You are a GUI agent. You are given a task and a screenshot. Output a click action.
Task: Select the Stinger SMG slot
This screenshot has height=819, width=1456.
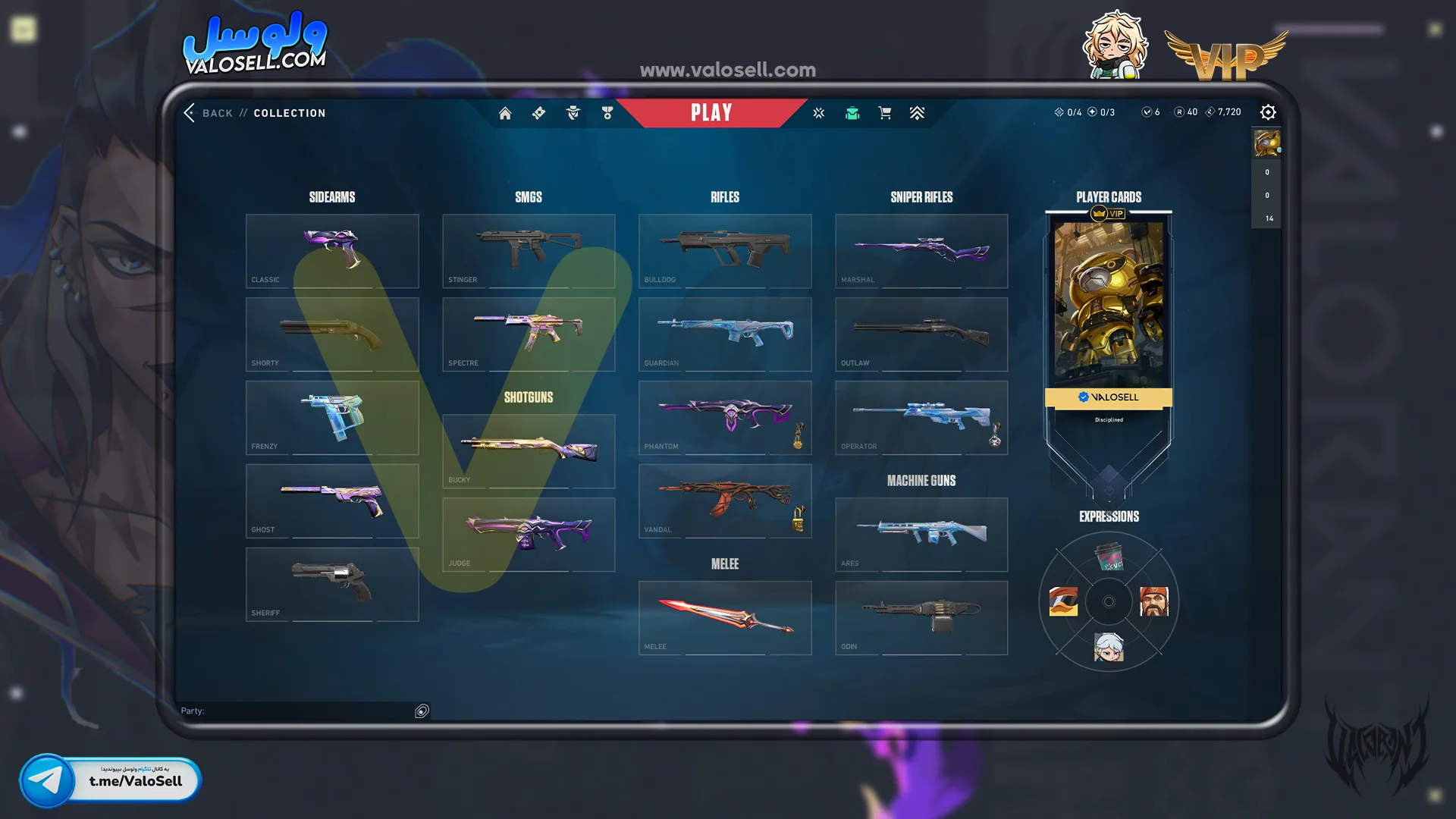tap(529, 251)
